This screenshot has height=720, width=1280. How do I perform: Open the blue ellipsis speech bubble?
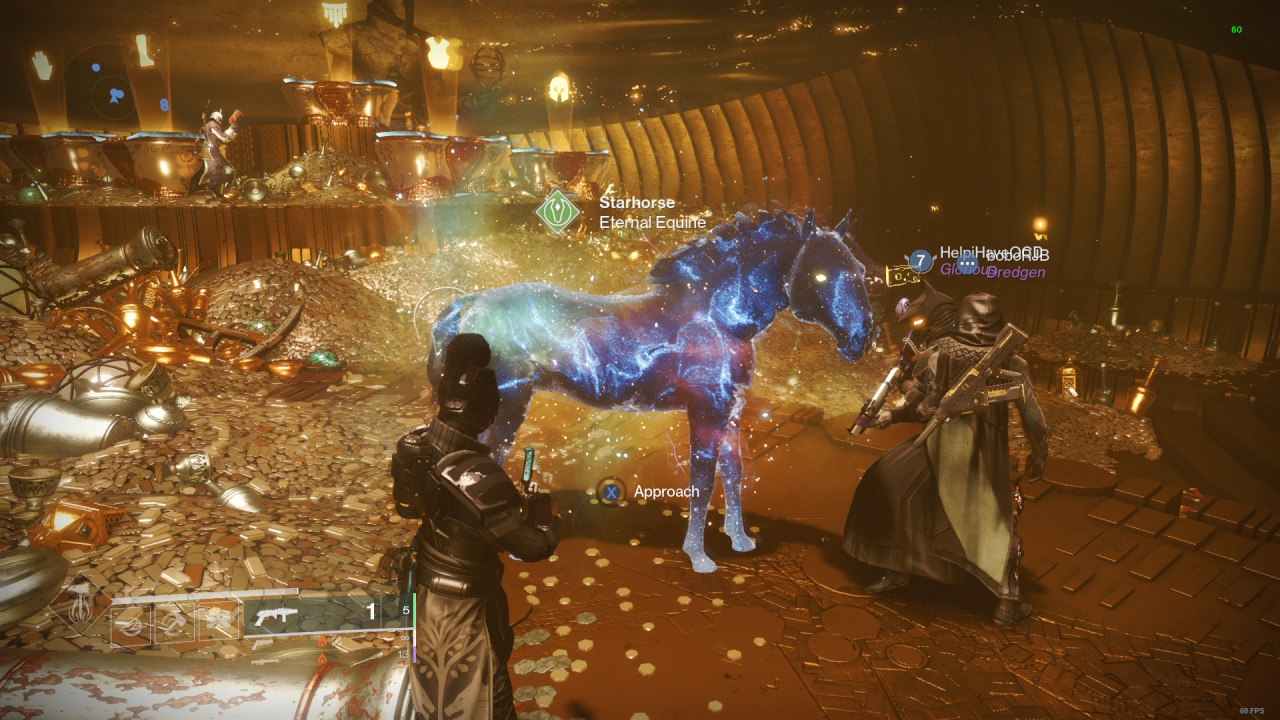pyautogui.click(x=967, y=262)
